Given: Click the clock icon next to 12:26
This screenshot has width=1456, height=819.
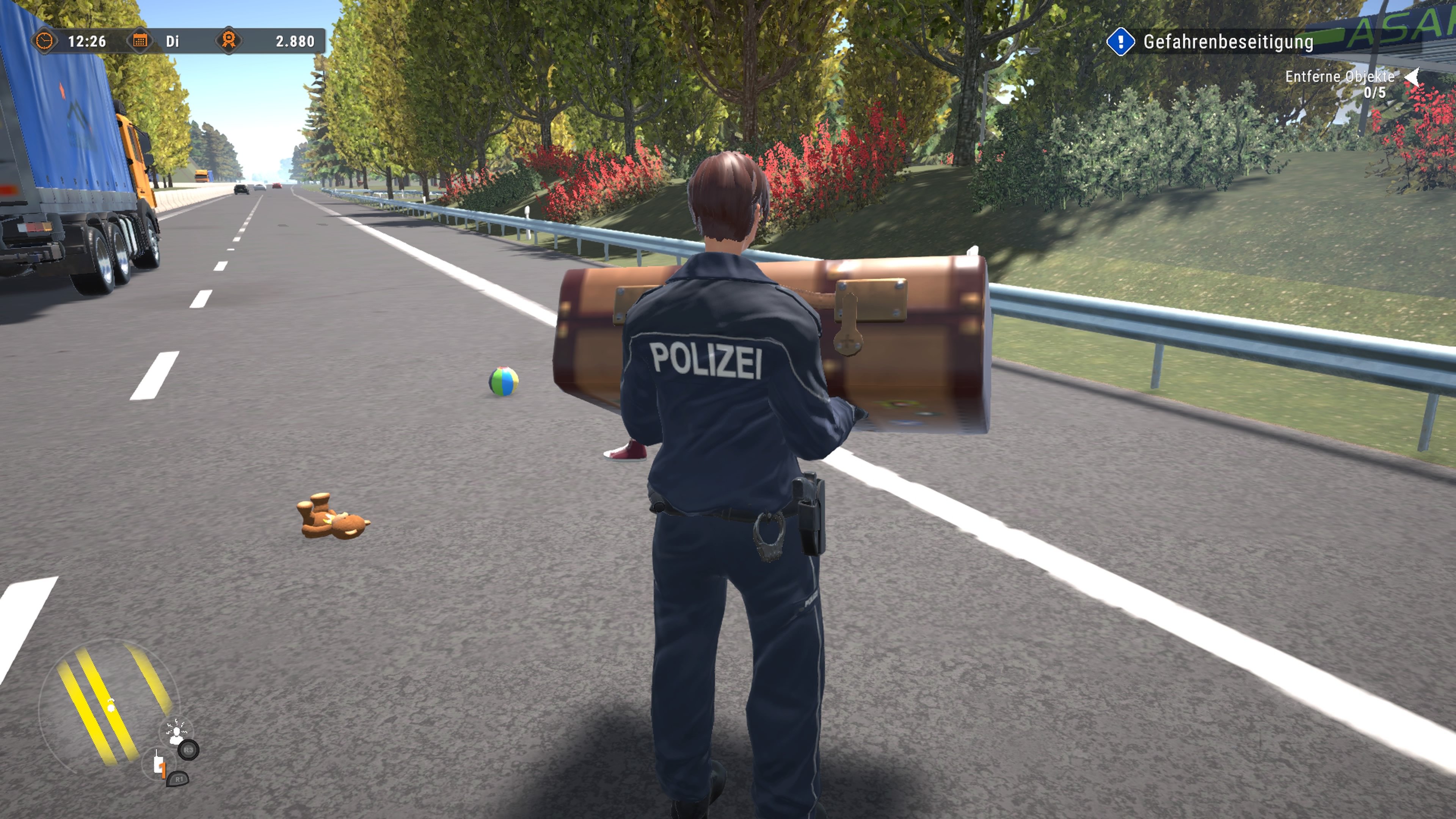Looking at the screenshot, I should [x=45, y=41].
